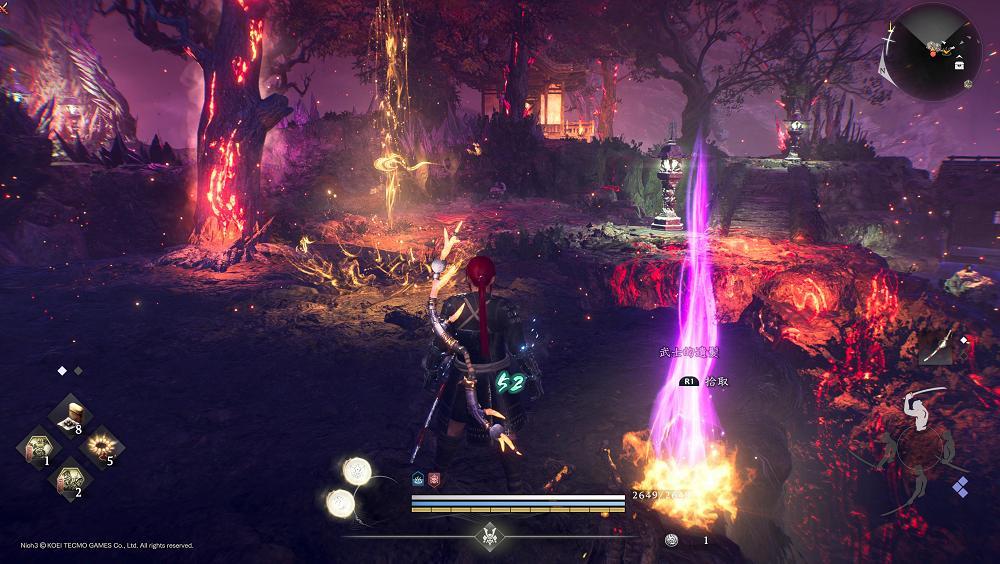Click the upper glowing guardian spirit orb
This screenshot has width=1000, height=564.
(x=357, y=470)
